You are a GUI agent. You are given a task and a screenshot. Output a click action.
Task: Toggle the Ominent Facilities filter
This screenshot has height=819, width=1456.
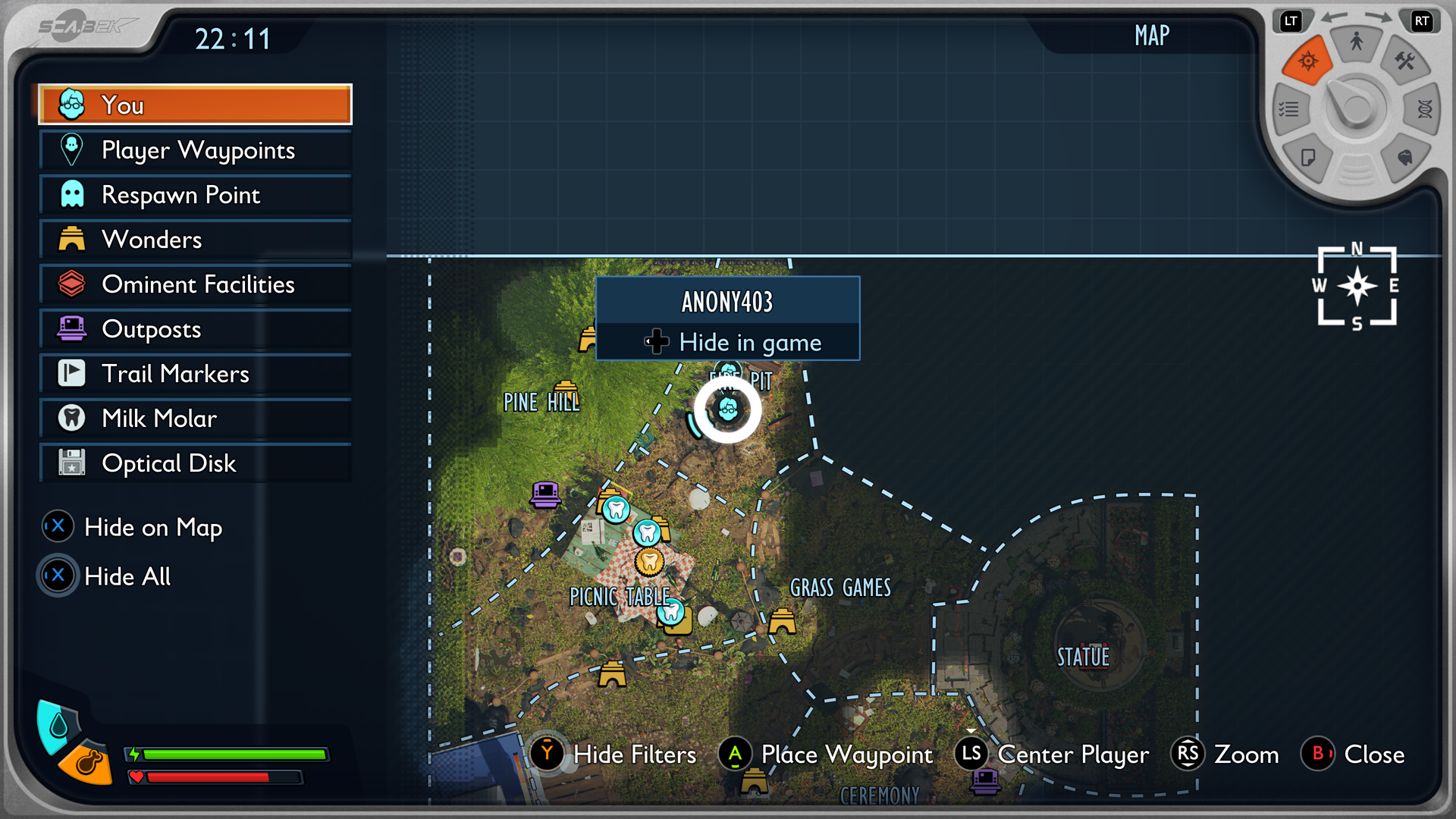pyautogui.click(x=195, y=284)
